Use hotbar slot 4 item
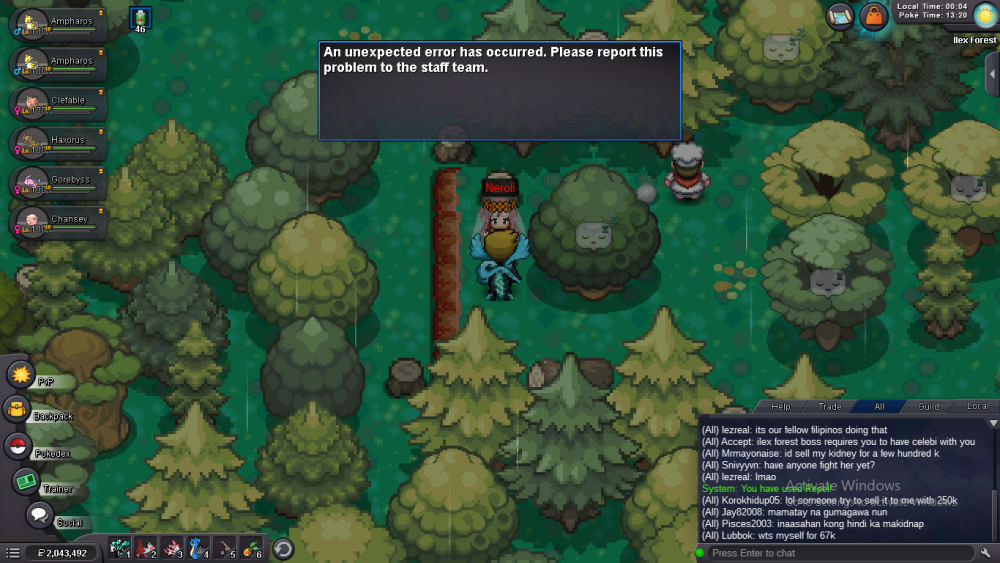The height and width of the screenshot is (563, 1000). (x=200, y=548)
